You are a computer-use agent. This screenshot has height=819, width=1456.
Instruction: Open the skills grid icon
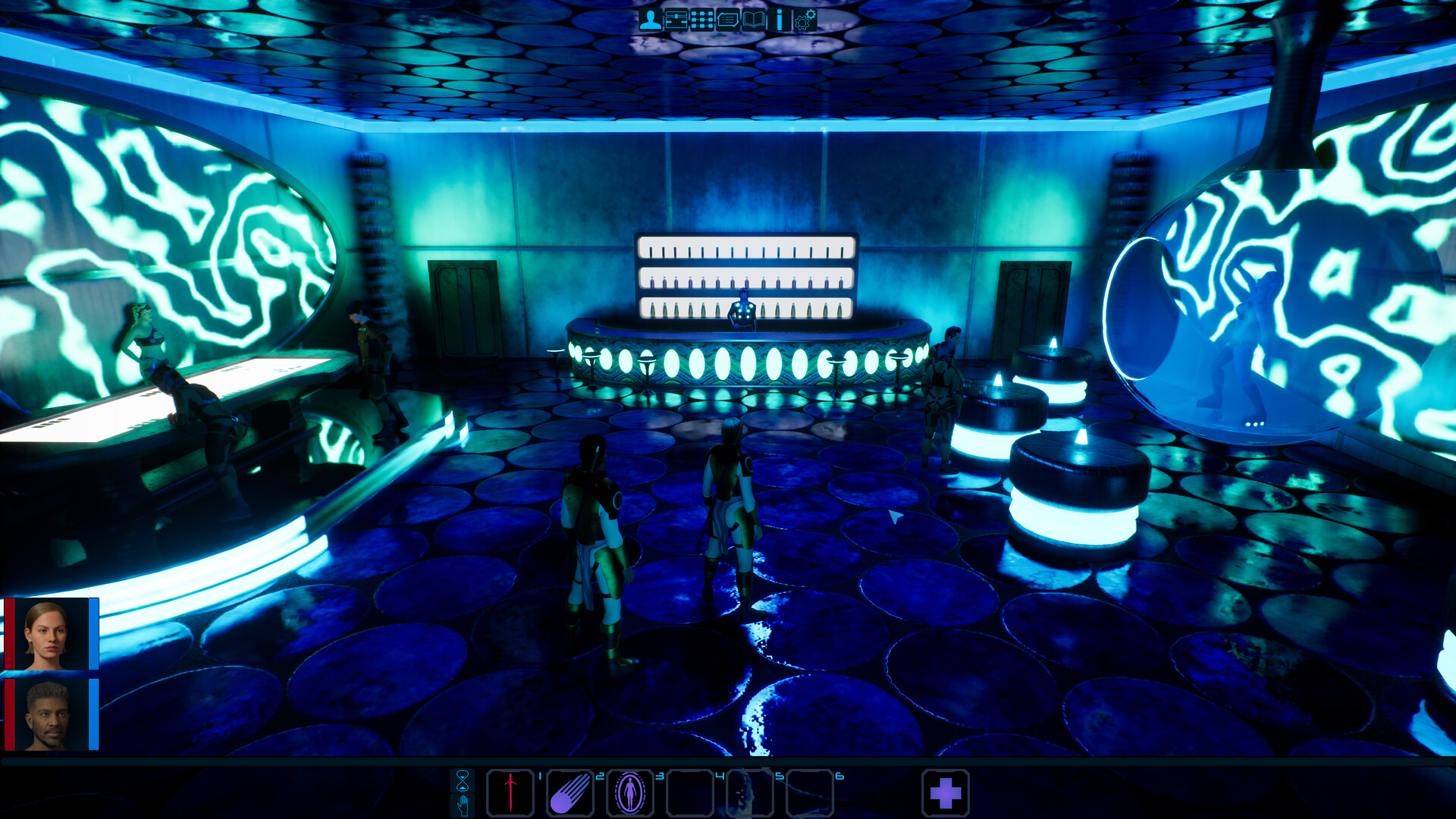(x=701, y=19)
